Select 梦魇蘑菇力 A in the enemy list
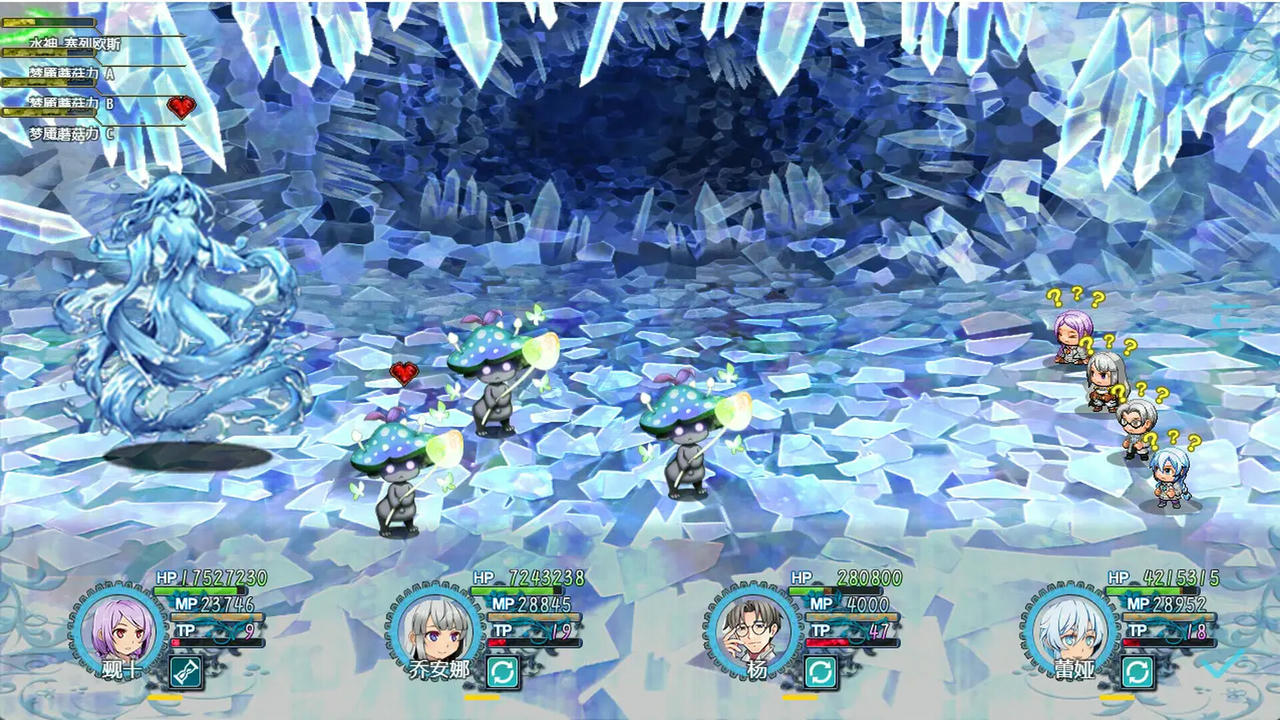 (x=72, y=73)
